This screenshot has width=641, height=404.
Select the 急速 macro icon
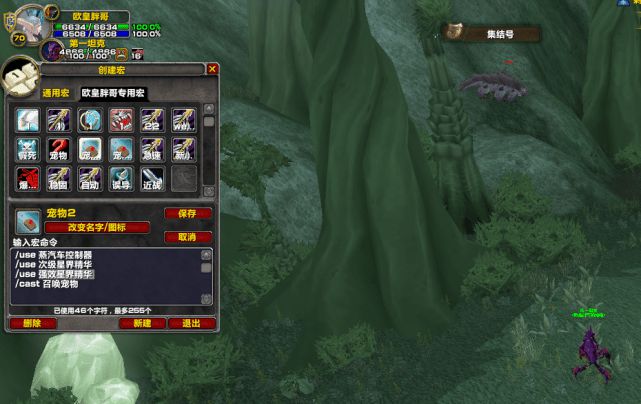[x=152, y=151]
